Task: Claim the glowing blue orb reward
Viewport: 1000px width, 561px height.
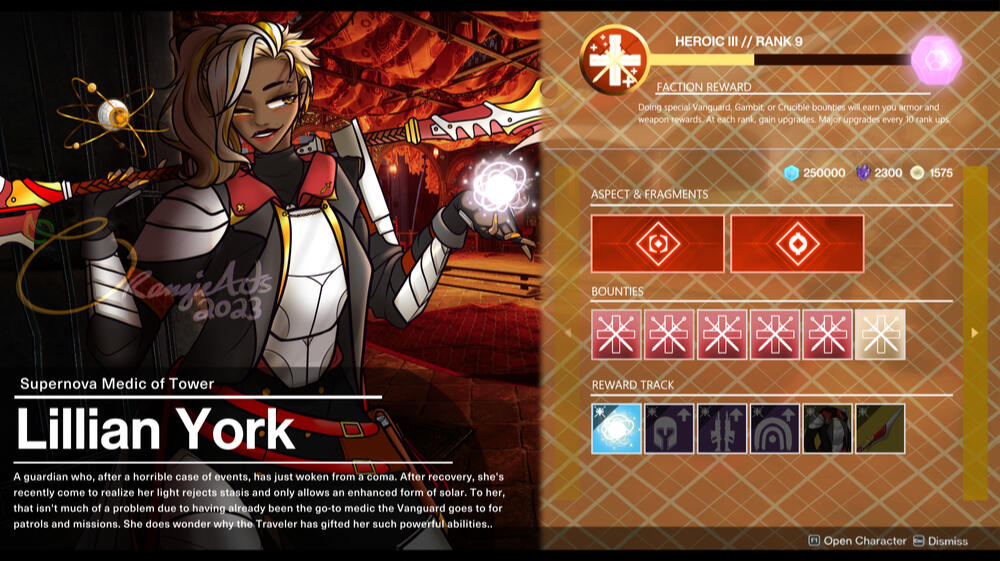Action: [616, 428]
